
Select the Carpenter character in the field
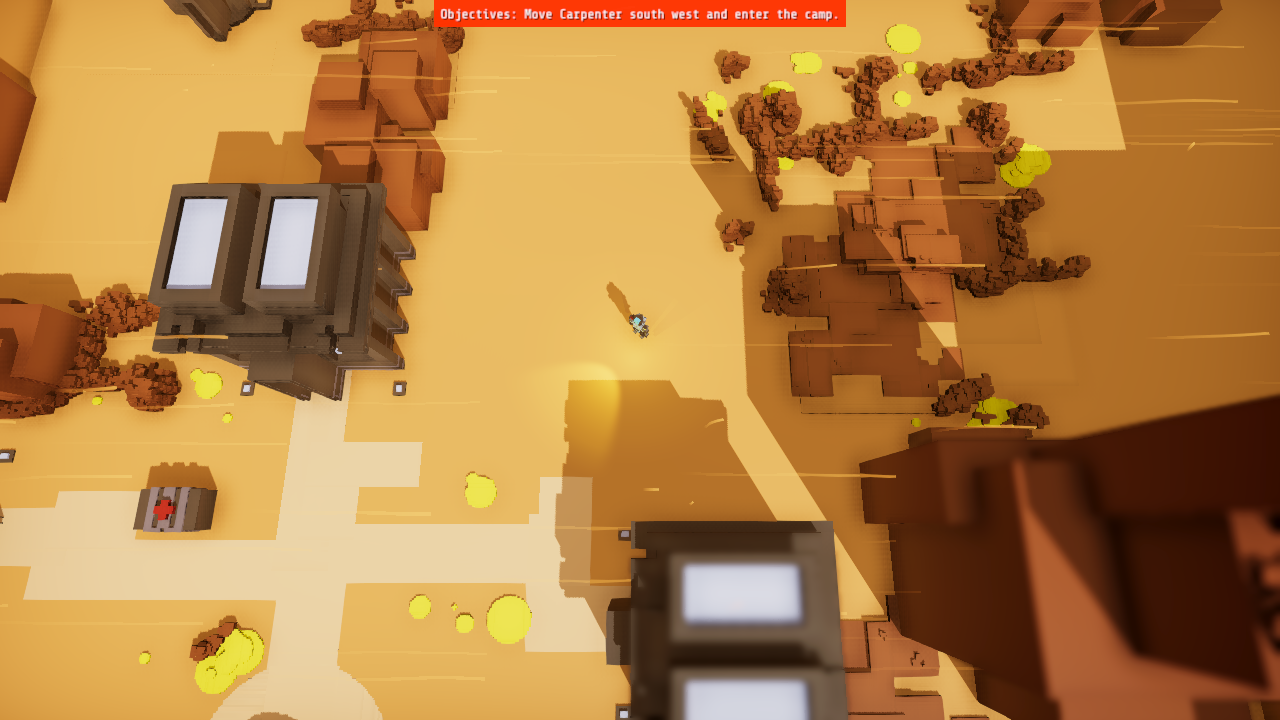637,322
